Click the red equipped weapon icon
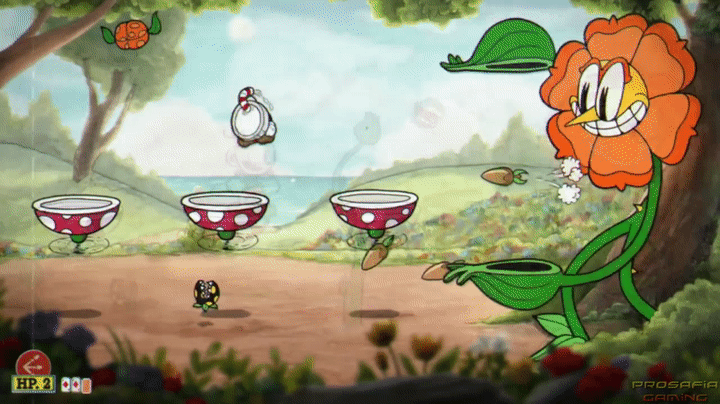Screen dimensions: 720x404 (33, 361)
